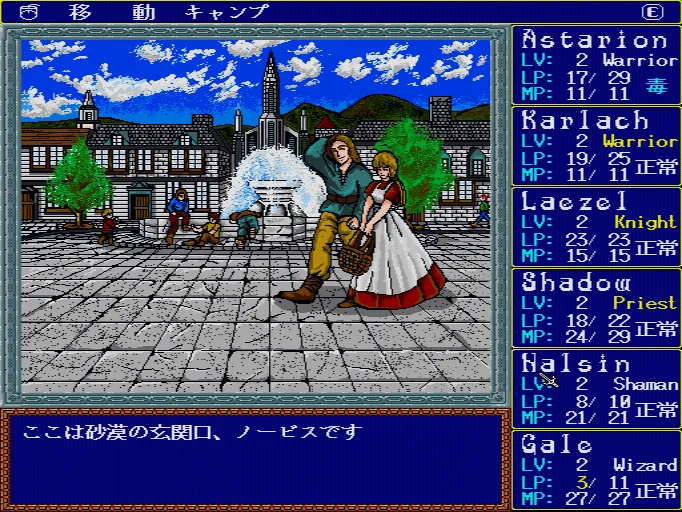This screenshot has height=512, width=682.
Task: Click the circled E icon in the menu bar
Action: point(653,12)
